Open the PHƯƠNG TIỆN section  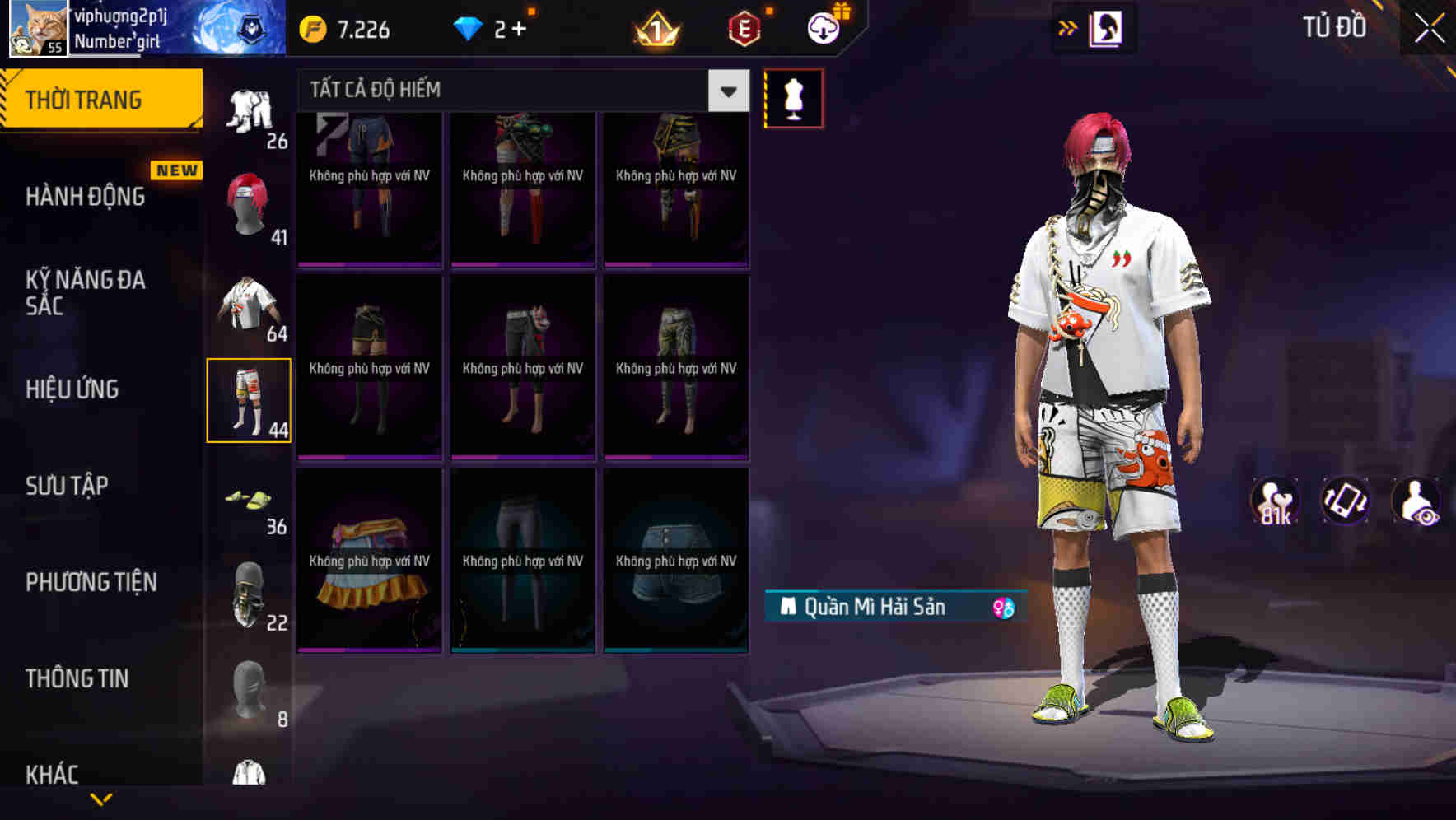coord(91,581)
